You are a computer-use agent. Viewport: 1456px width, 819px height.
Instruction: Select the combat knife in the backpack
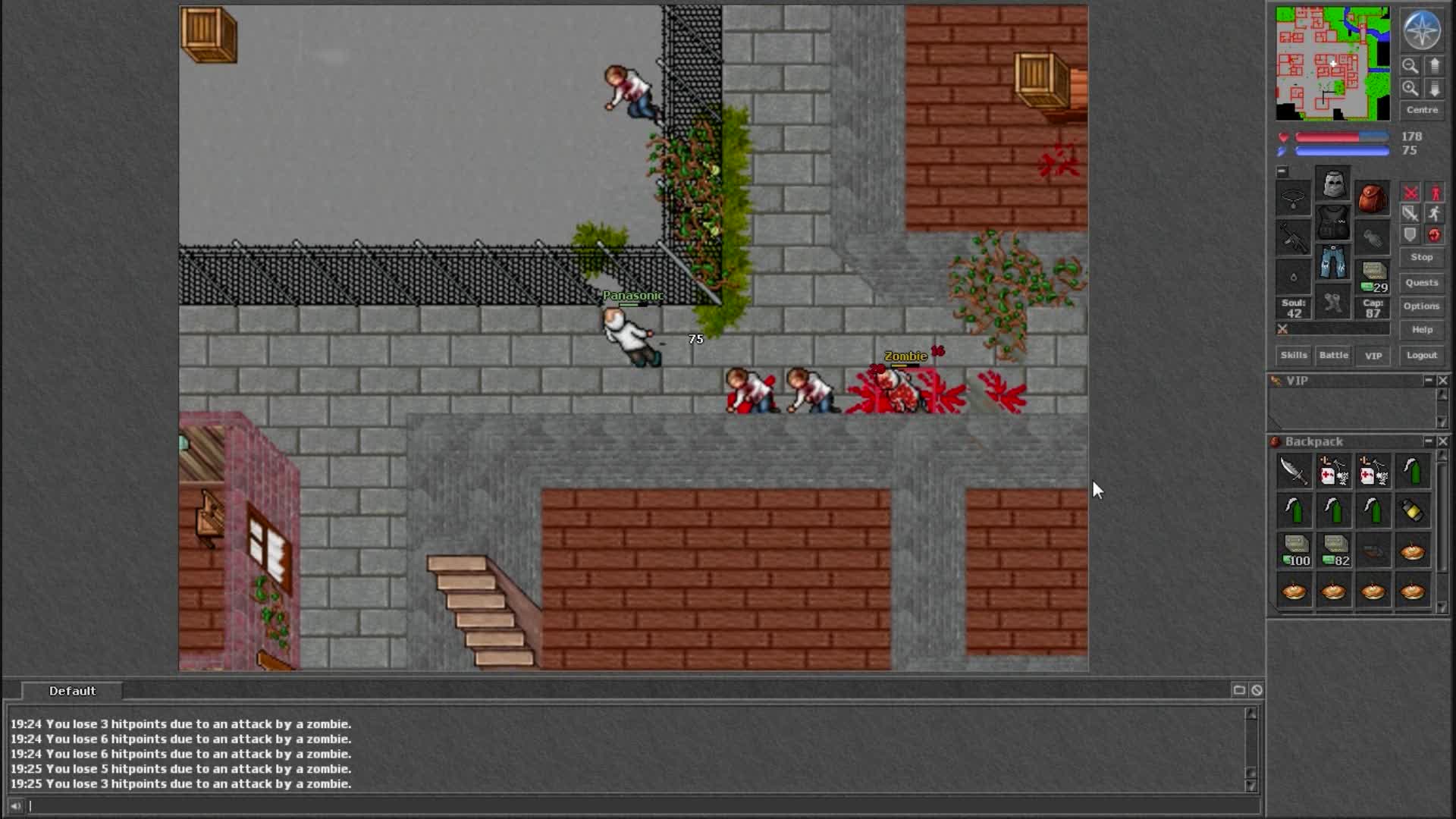[x=1294, y=471]
